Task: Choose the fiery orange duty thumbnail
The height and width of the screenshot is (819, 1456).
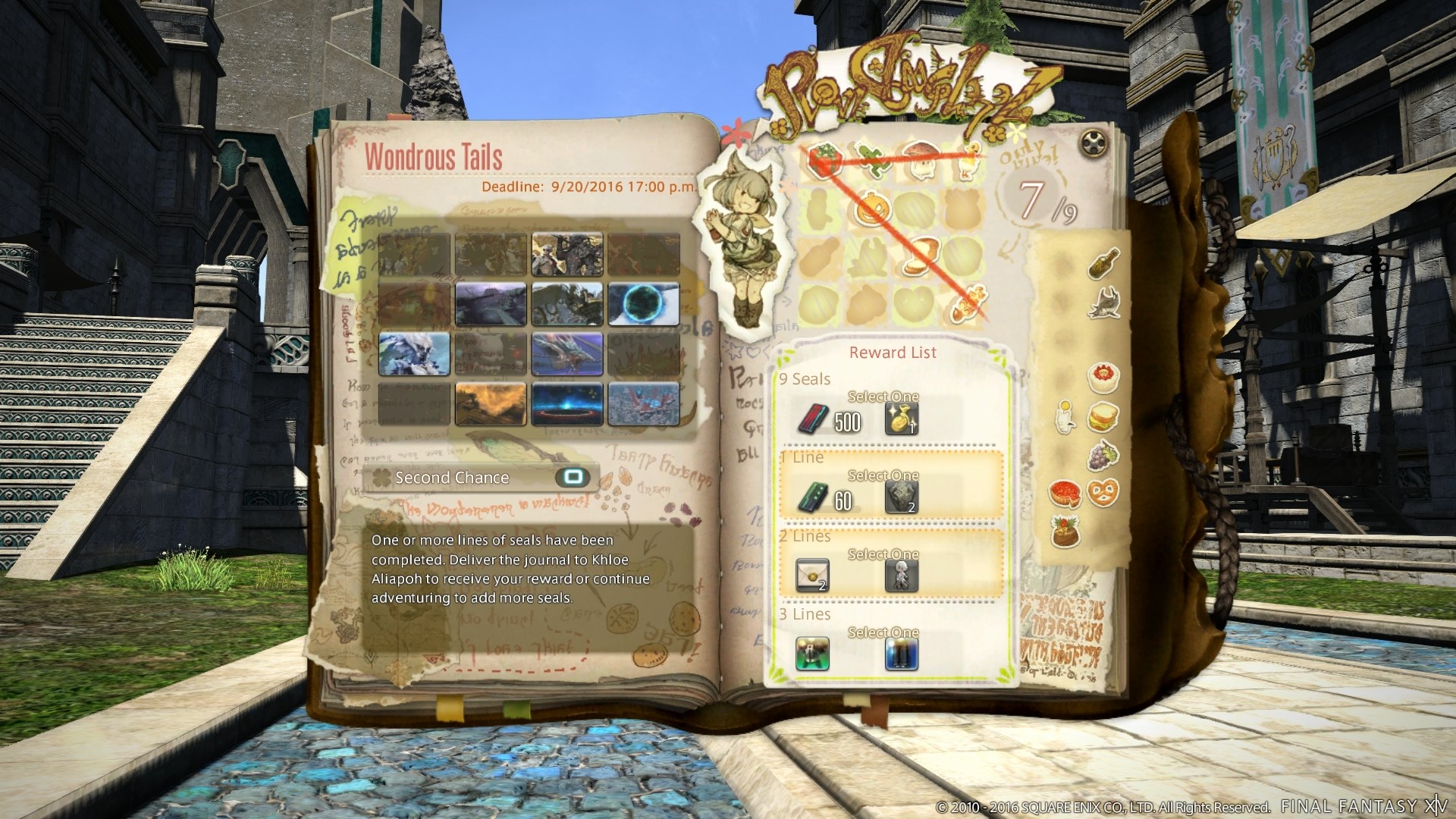Action: [491, 403]
